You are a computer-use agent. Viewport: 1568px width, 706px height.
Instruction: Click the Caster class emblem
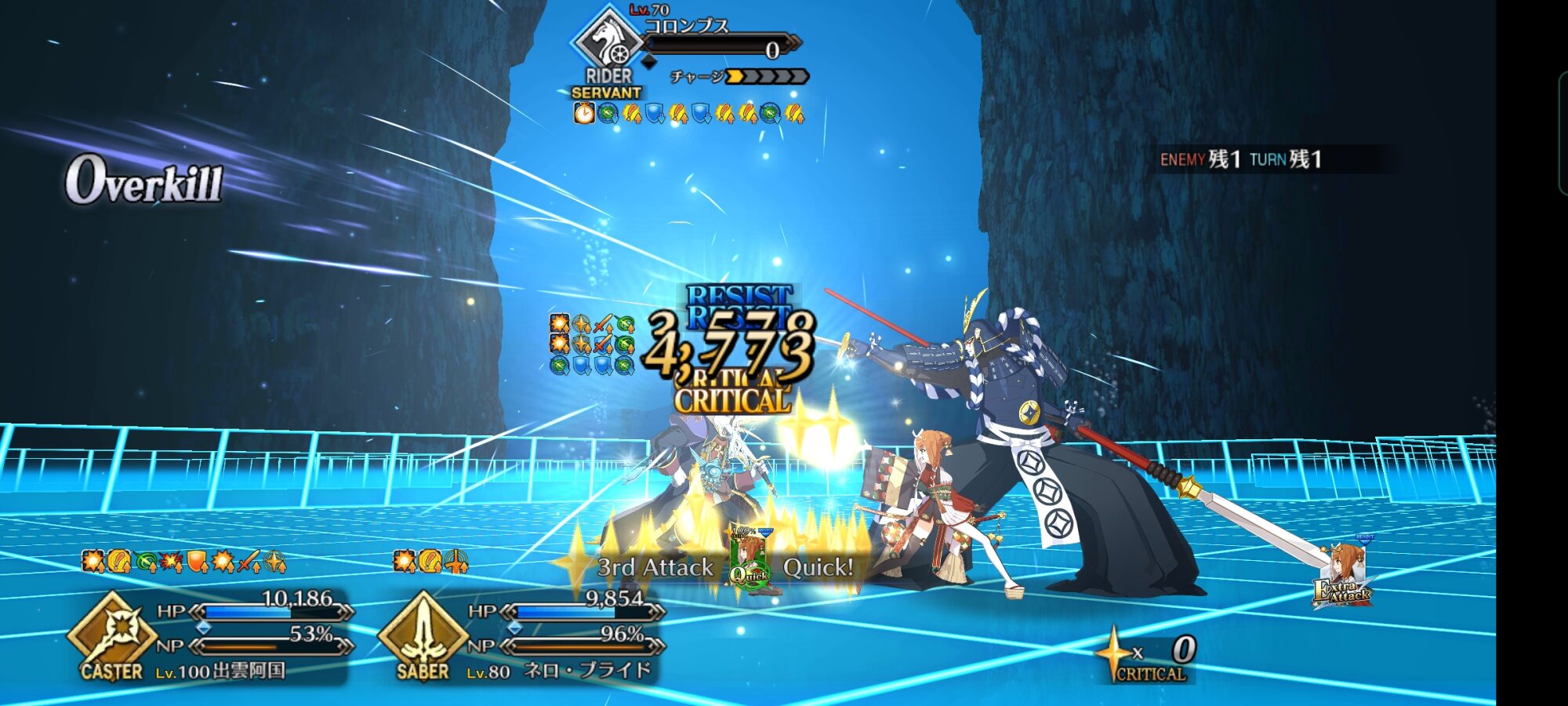click(112, 634)
